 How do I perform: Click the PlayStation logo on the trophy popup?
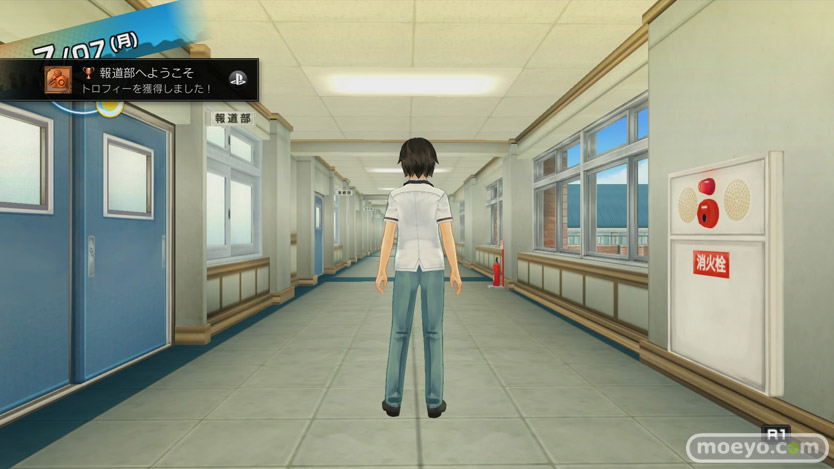[x=237, y=78]
